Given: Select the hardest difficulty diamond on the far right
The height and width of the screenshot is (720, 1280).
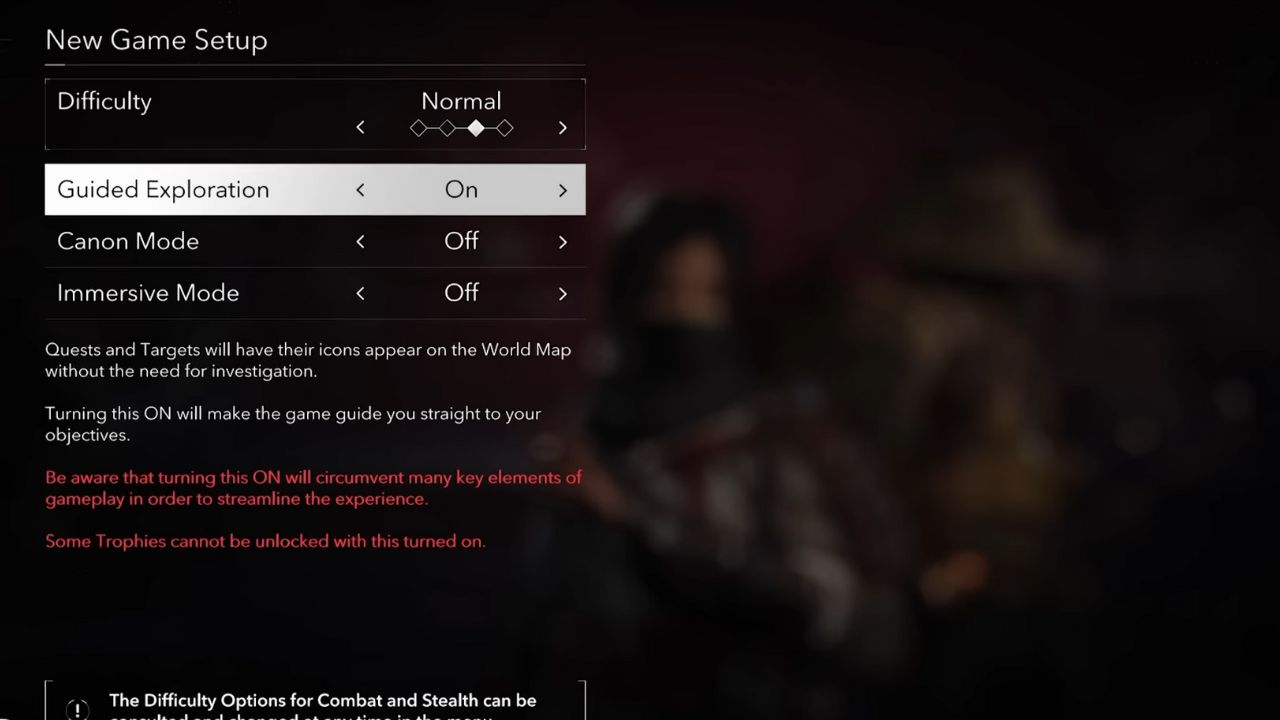Looking at the screenshot, I should pos(505,128).
